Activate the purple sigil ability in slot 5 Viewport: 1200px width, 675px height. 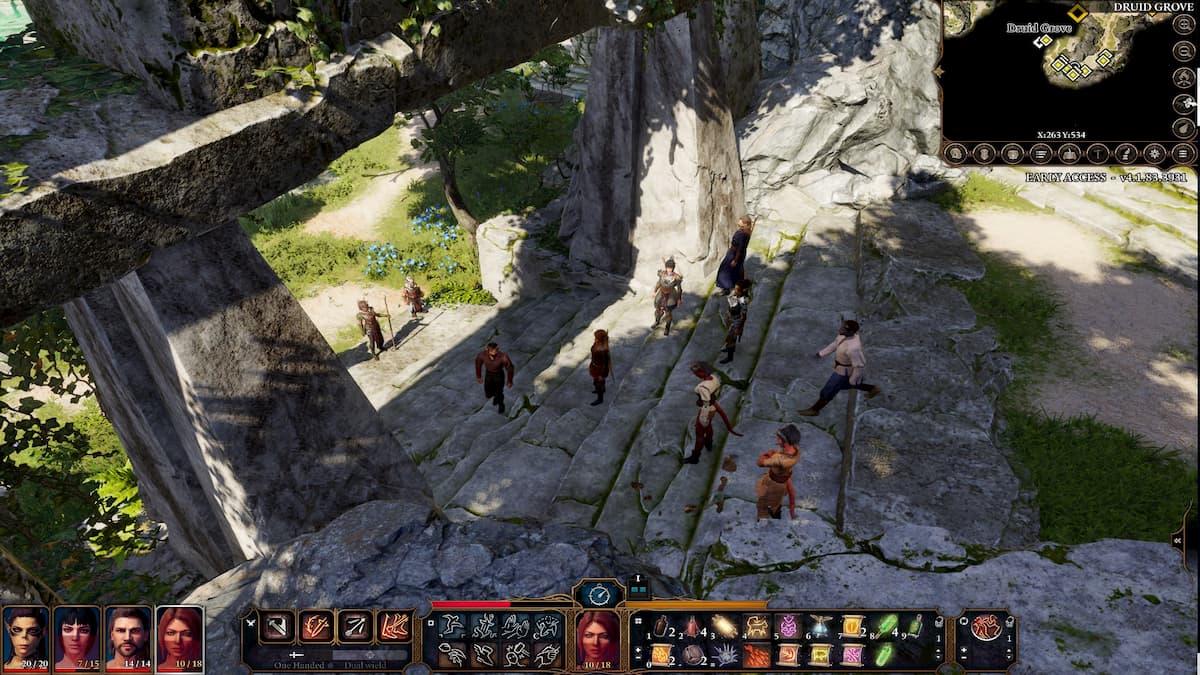[787, 627]
